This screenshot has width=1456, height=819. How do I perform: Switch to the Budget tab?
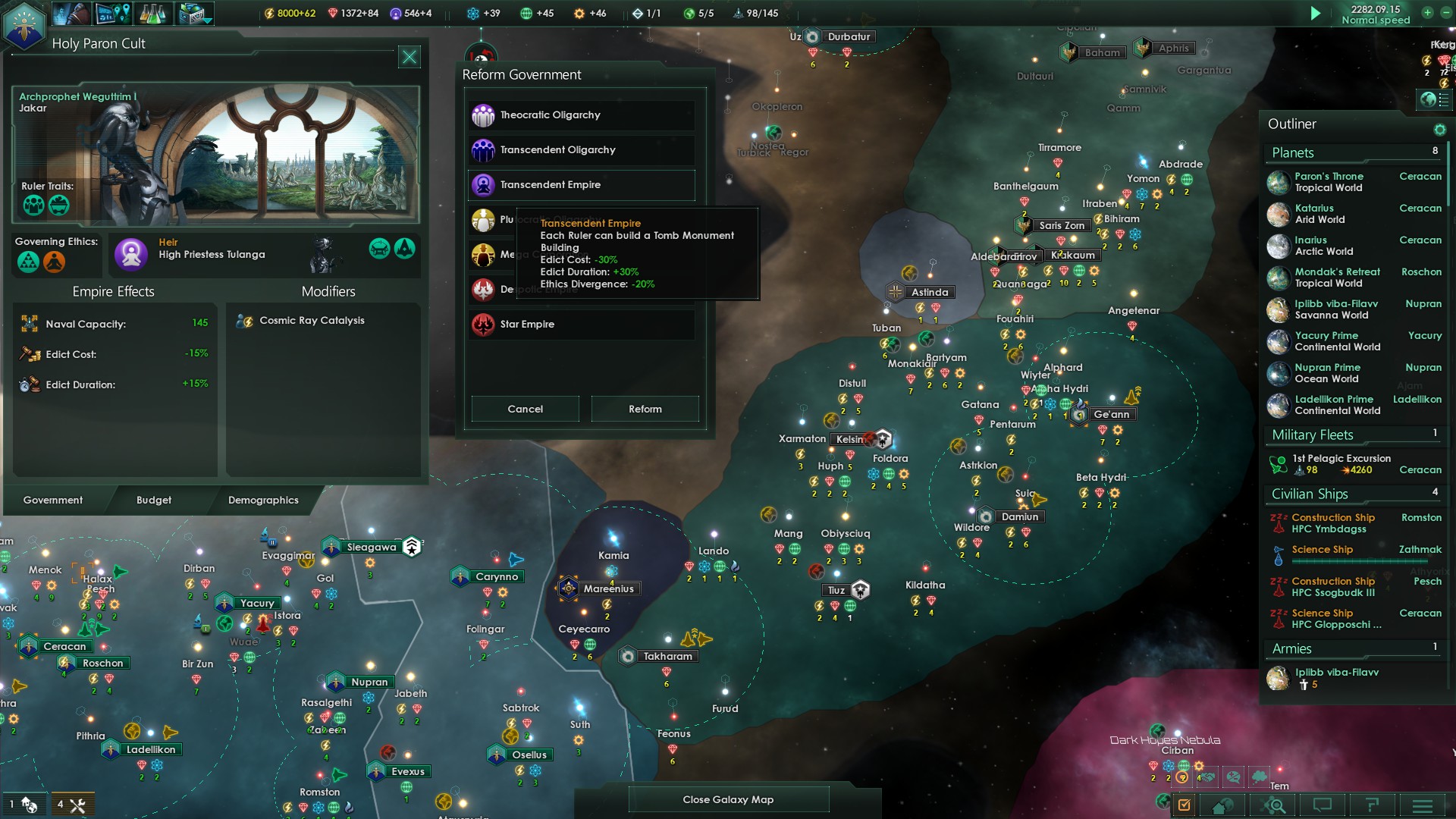pos(154,500)
